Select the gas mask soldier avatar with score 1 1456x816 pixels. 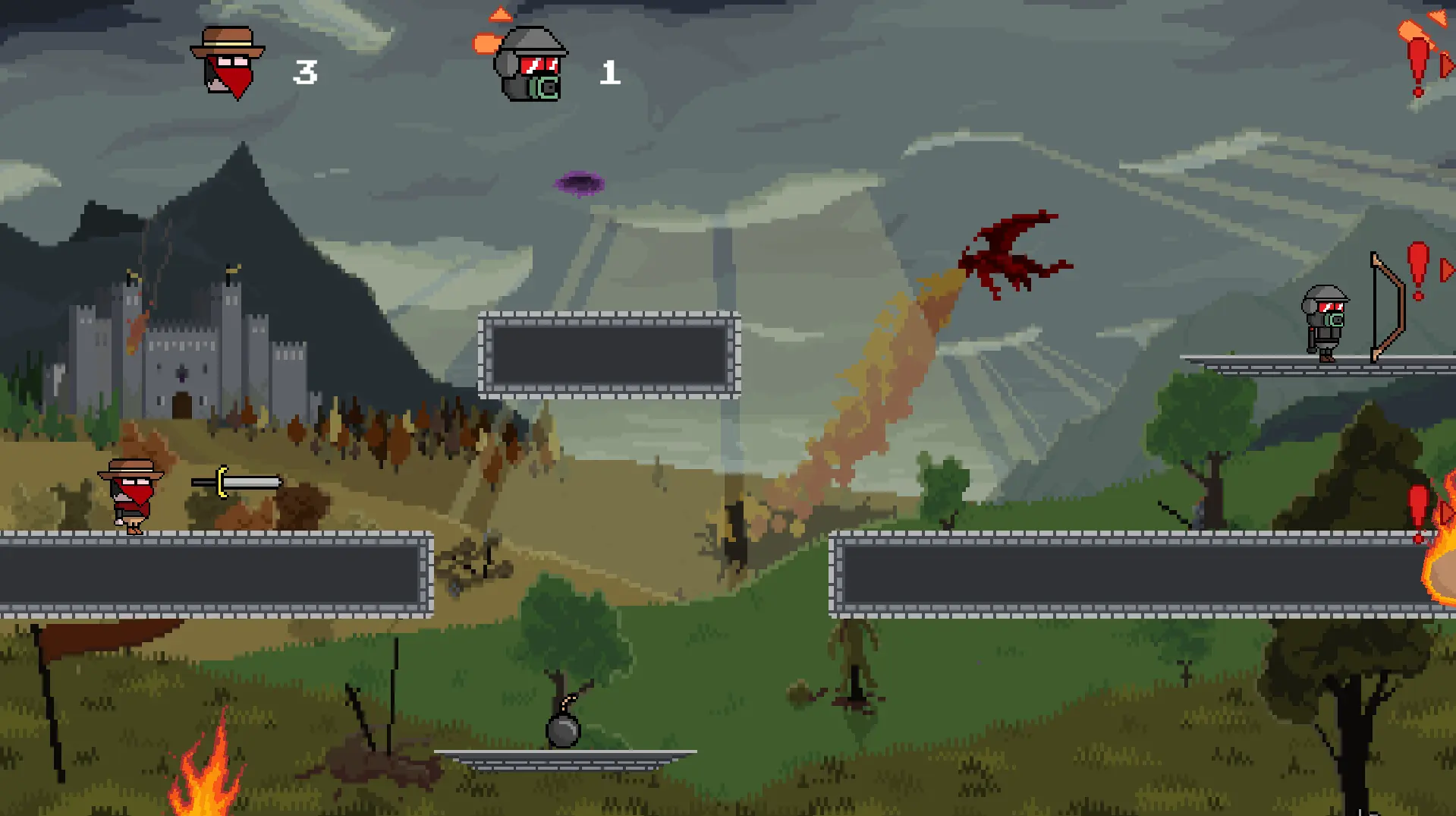coord(529,65)
